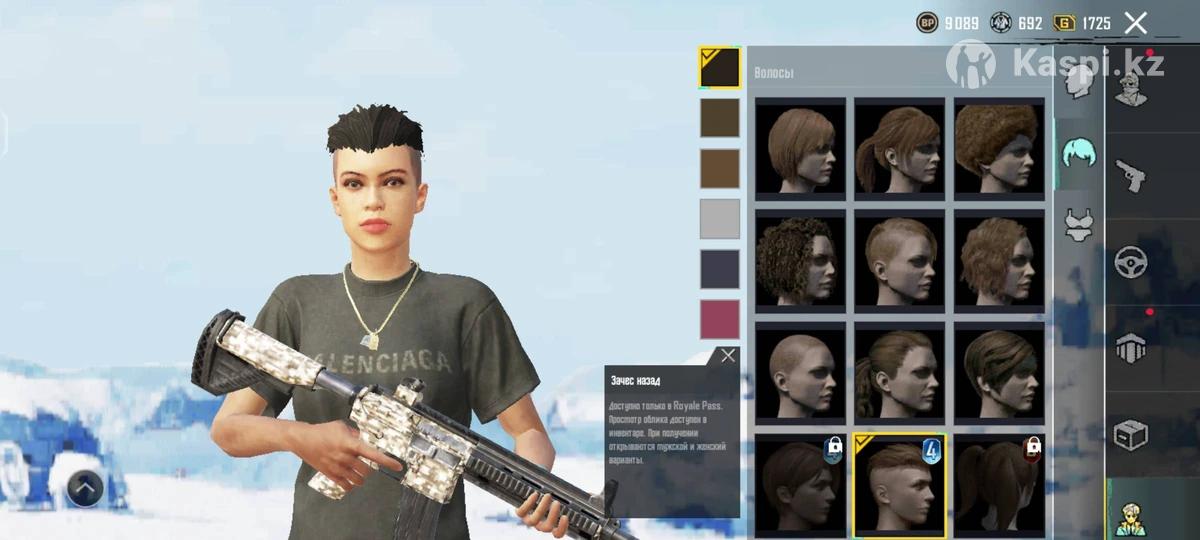Choose the dark navy hair color

click(x=719, y=268)
